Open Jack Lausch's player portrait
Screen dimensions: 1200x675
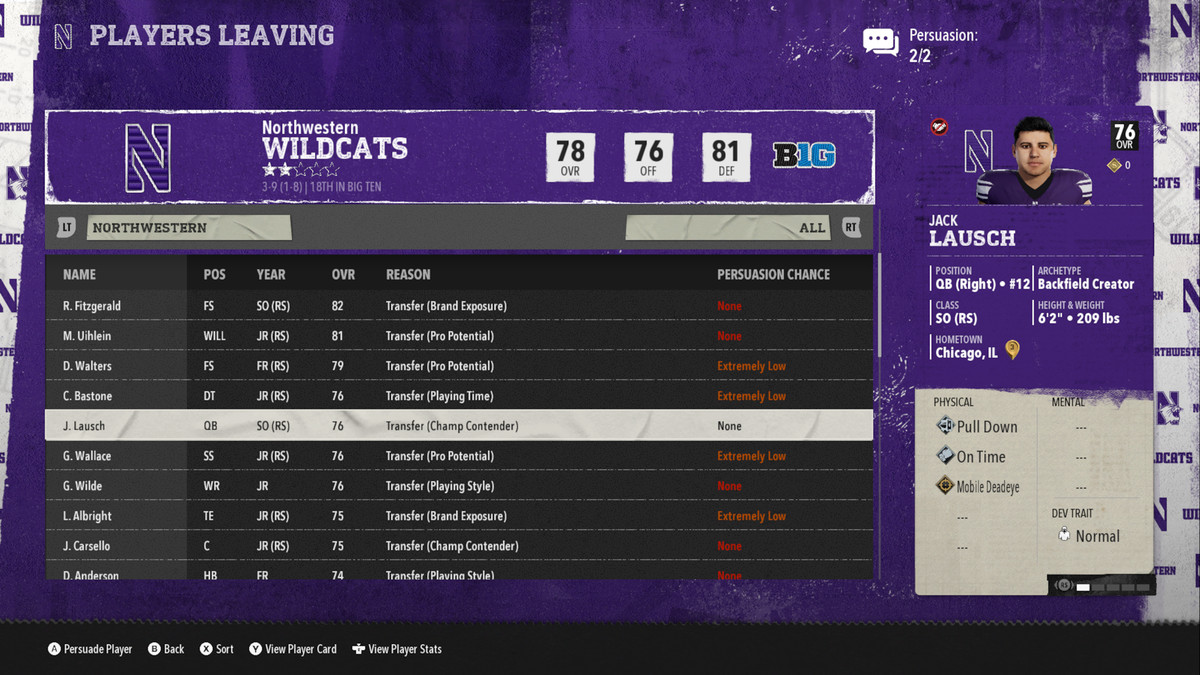coord(1039,160)
